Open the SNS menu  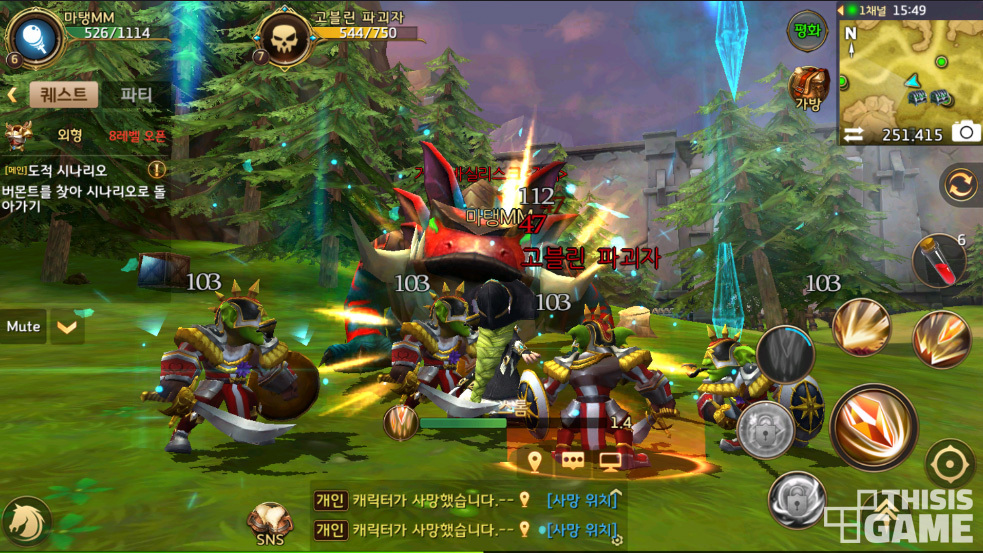pyautogui.click(x=269, y=523)
